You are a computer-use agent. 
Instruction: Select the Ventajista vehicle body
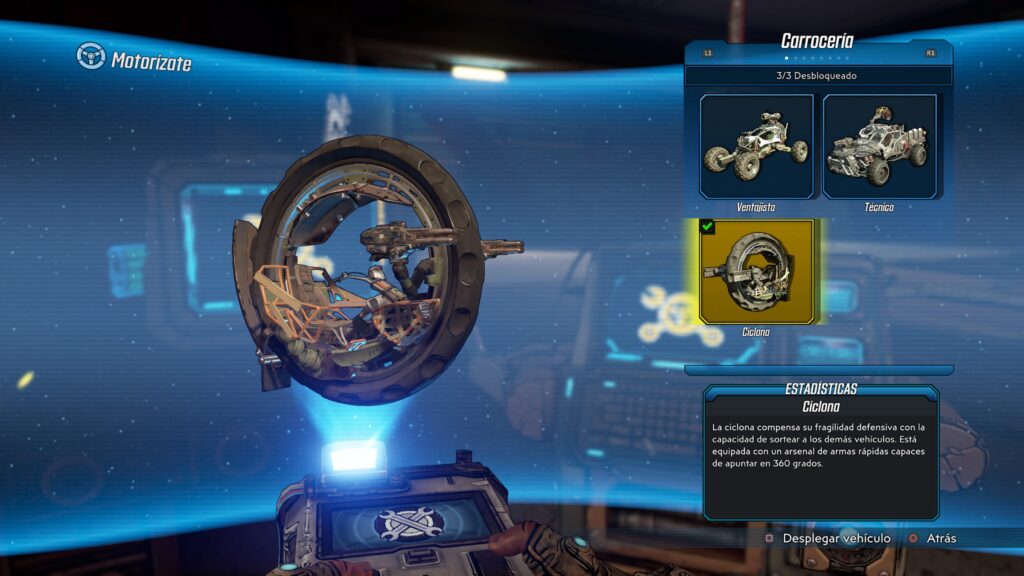point(756,147)
